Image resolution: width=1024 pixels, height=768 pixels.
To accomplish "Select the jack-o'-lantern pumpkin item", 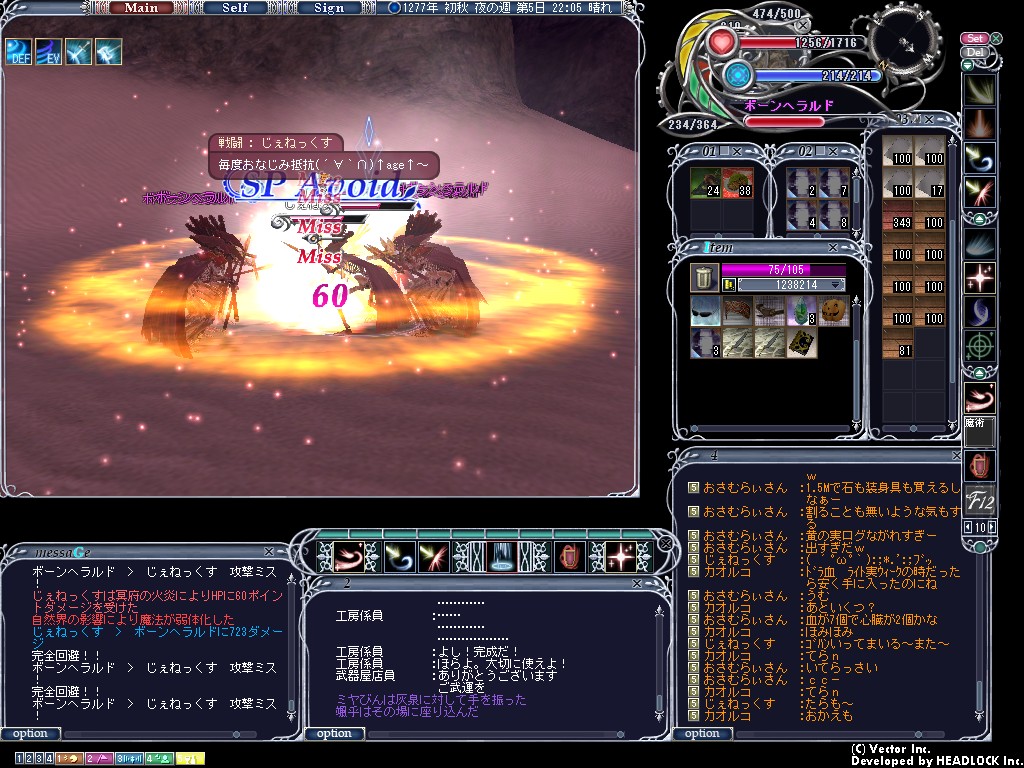I will point(832,311).
